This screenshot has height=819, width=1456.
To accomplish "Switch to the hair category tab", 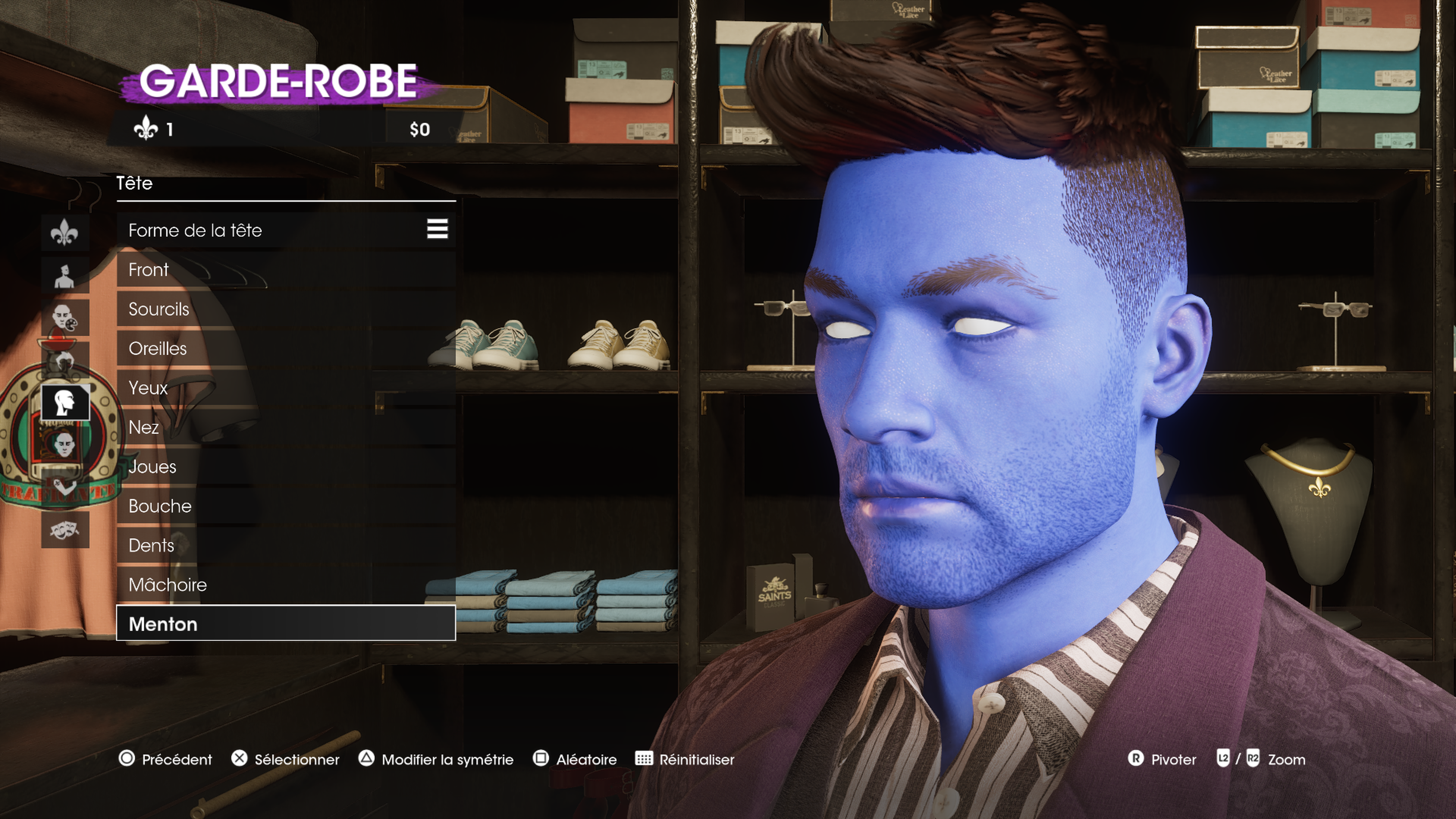I will [65, 360].
